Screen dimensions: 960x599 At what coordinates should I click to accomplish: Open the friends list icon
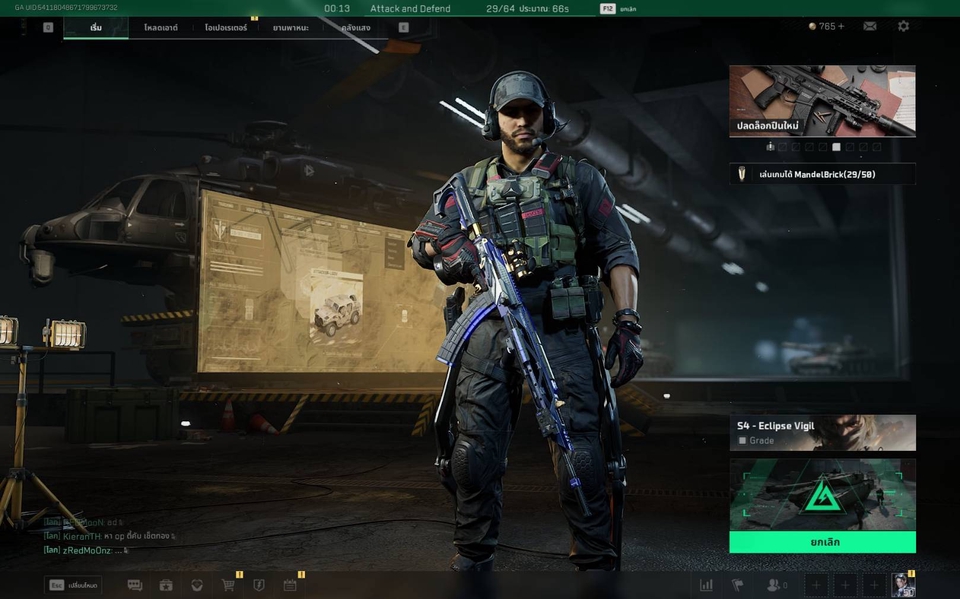coord(774,585)
